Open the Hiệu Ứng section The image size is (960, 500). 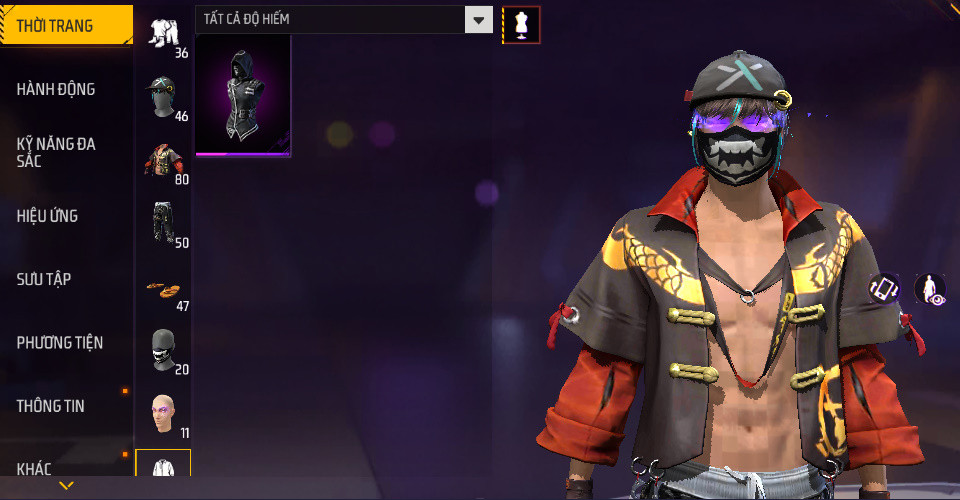66,216
